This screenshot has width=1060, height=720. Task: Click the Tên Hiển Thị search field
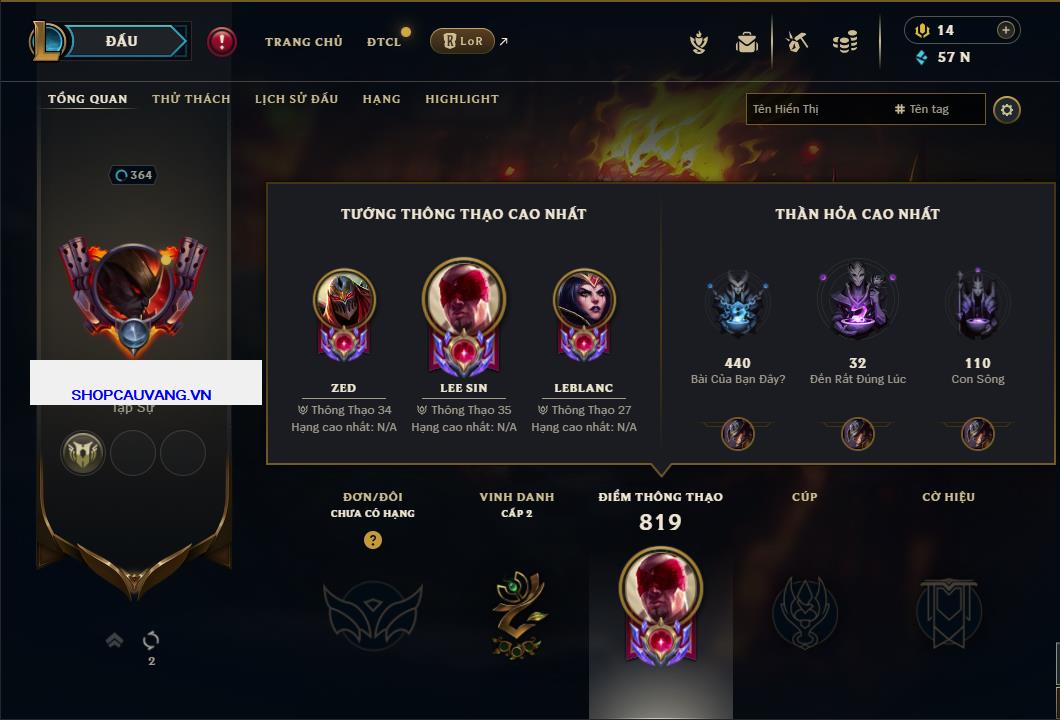(x=815, y=109)
